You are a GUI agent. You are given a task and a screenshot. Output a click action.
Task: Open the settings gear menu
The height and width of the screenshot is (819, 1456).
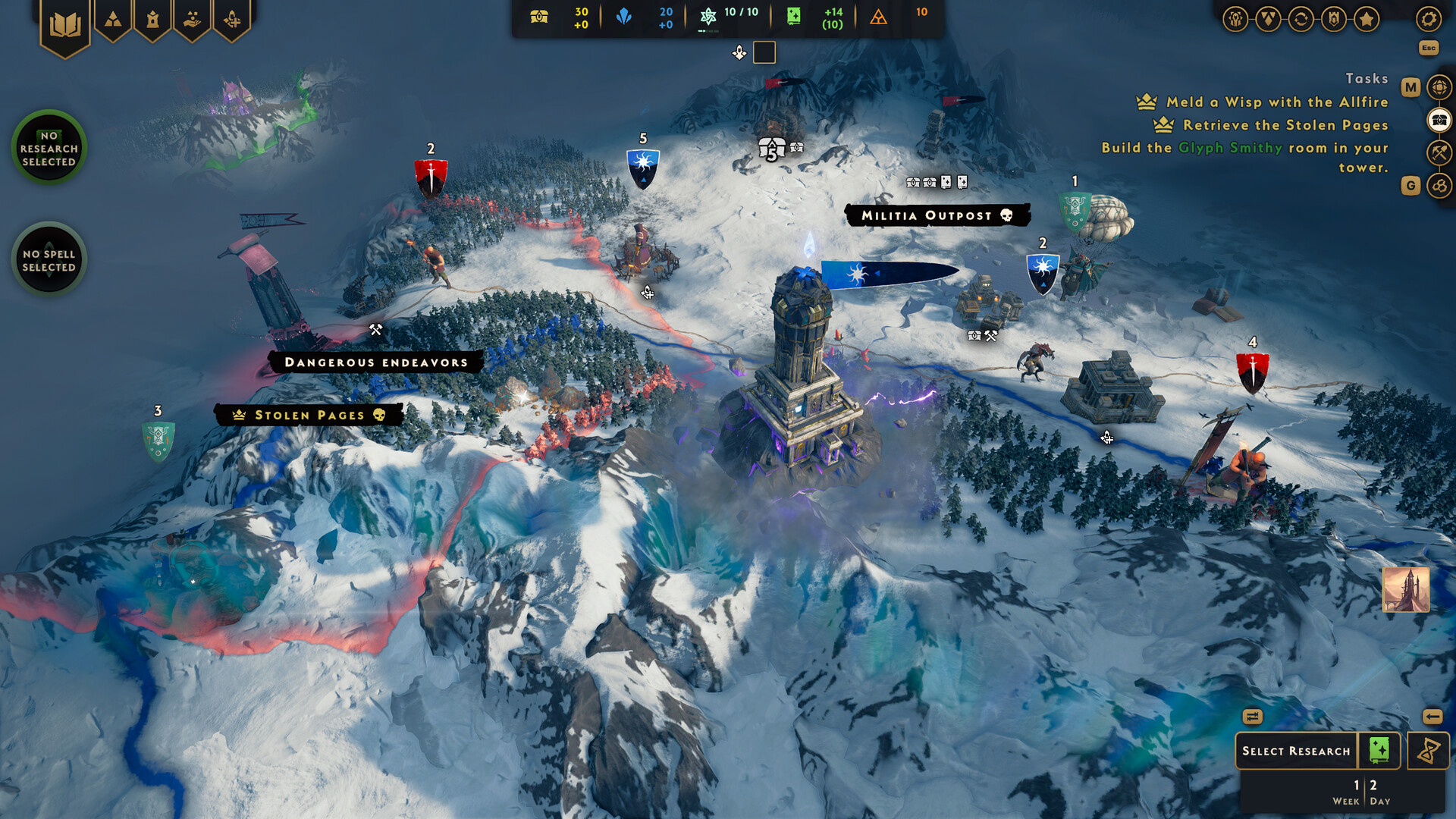point(1429,19)
